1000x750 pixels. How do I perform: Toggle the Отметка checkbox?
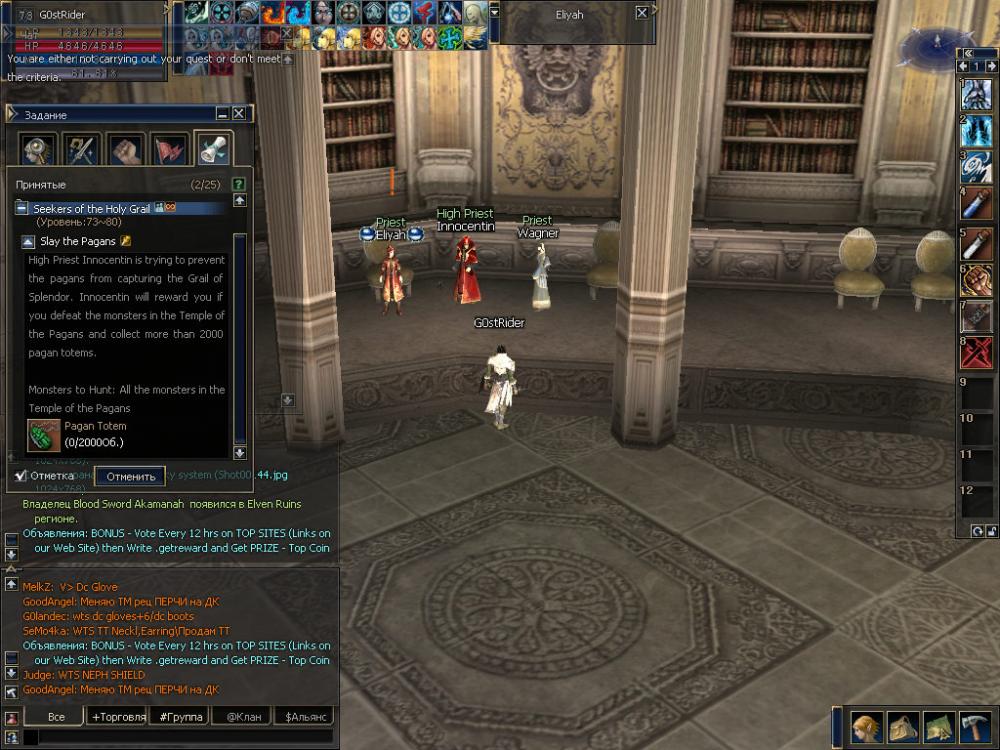[x=21, y=475]
